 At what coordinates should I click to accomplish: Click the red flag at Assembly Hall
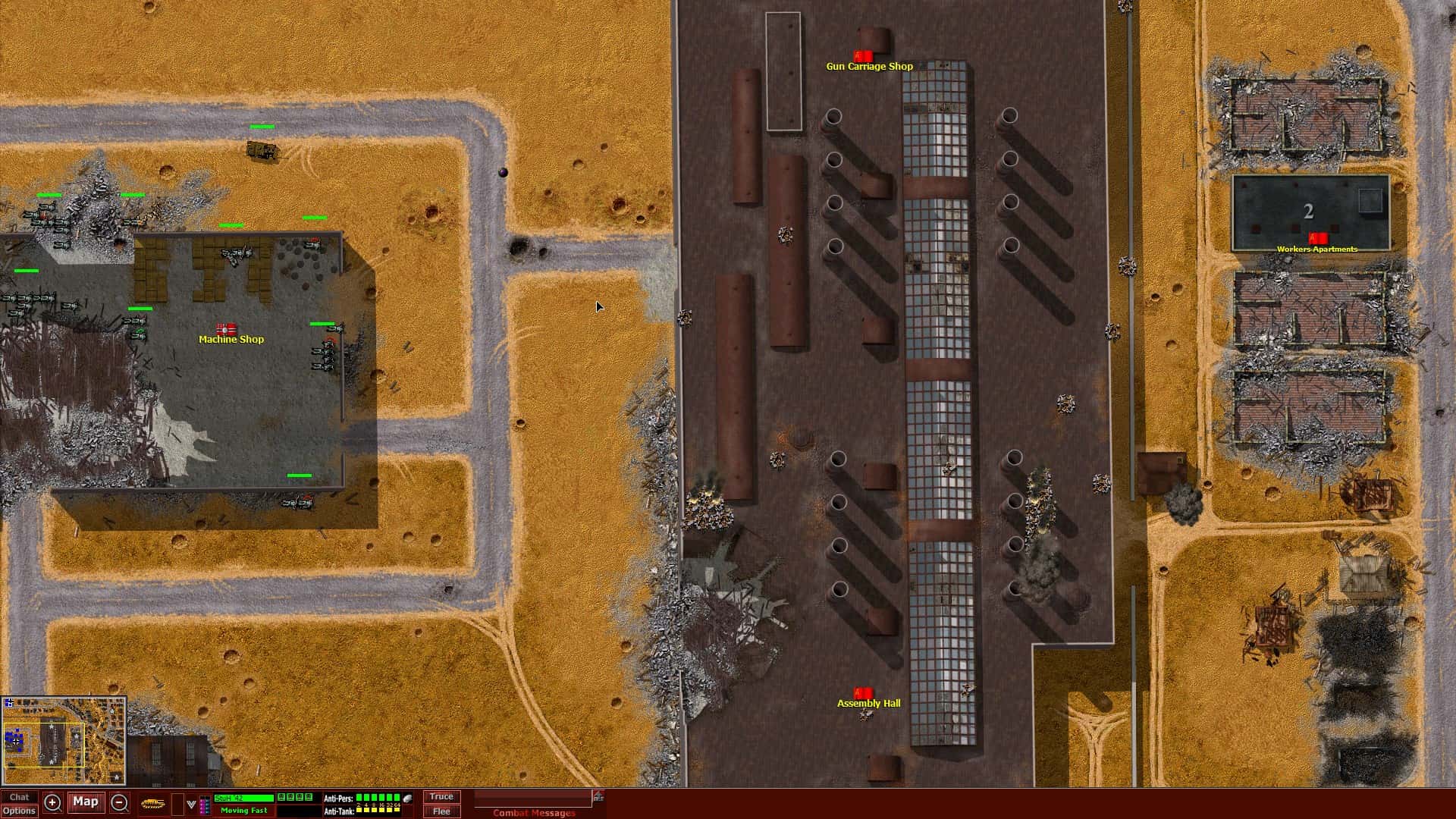tap(862, 692)
